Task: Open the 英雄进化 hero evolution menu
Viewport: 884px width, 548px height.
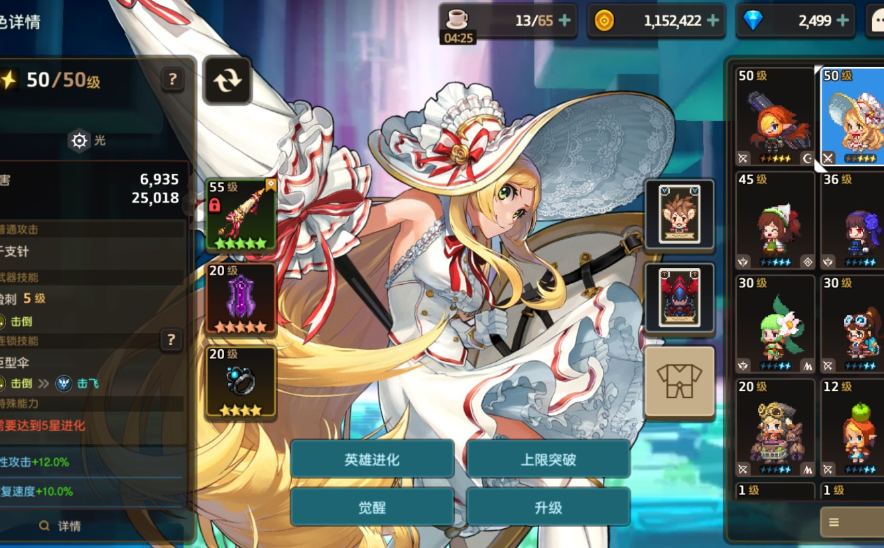Action: point(372,460)
